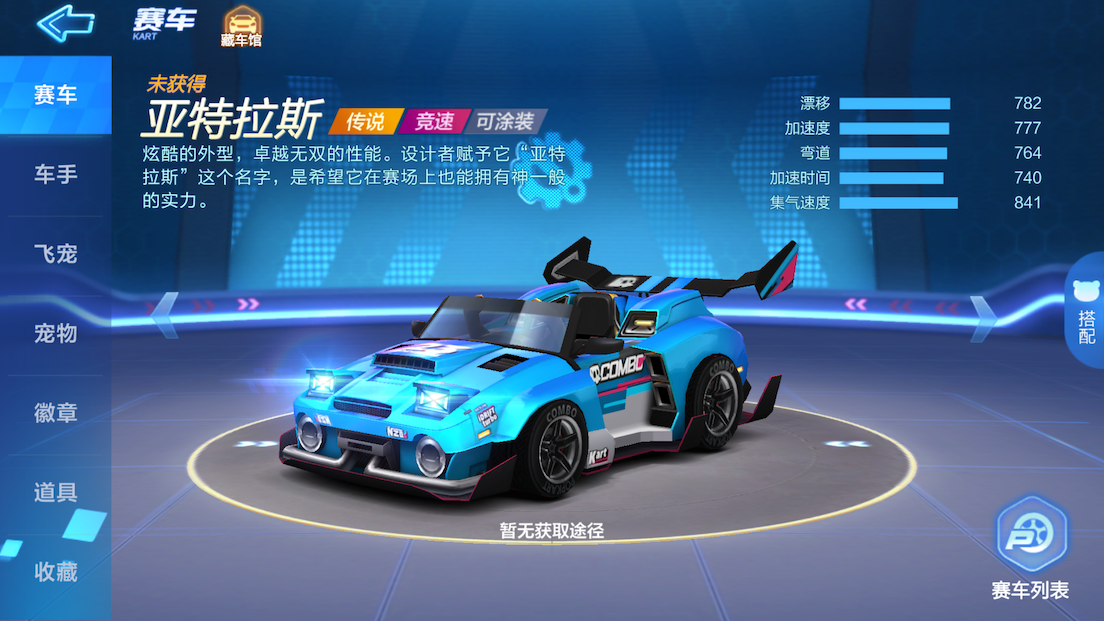Open the 收藏 tab

(56, 571)
